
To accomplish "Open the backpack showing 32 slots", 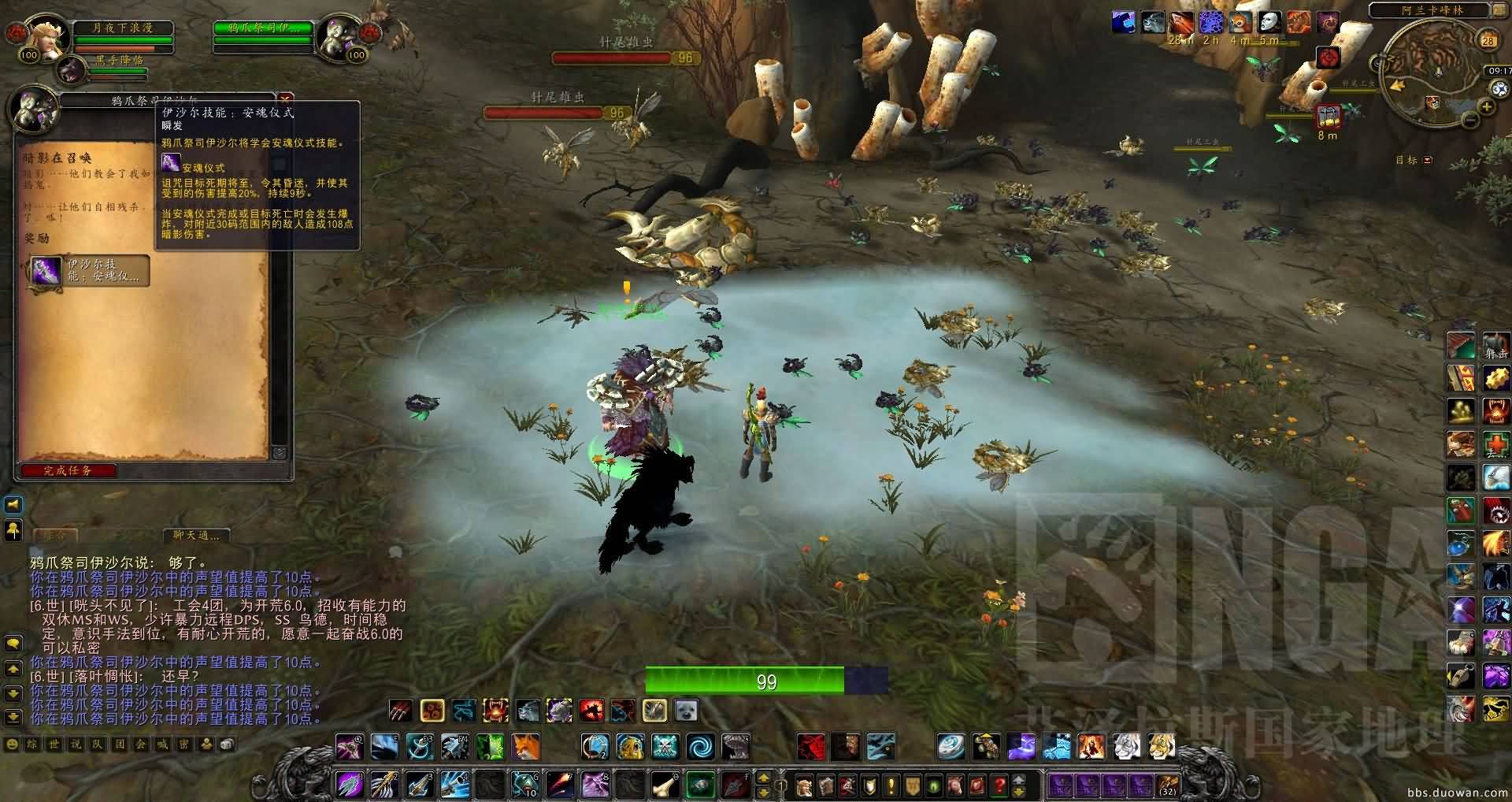I will pos(1168,785).
